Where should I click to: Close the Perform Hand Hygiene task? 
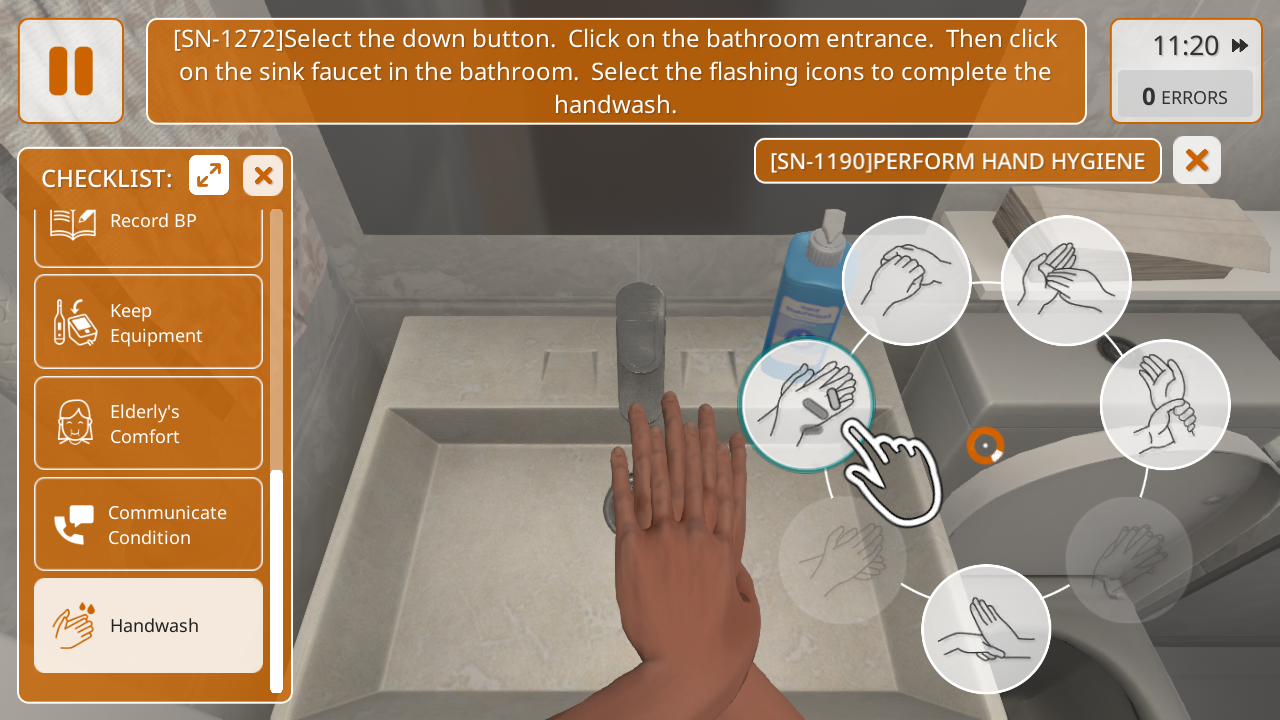1196,160
